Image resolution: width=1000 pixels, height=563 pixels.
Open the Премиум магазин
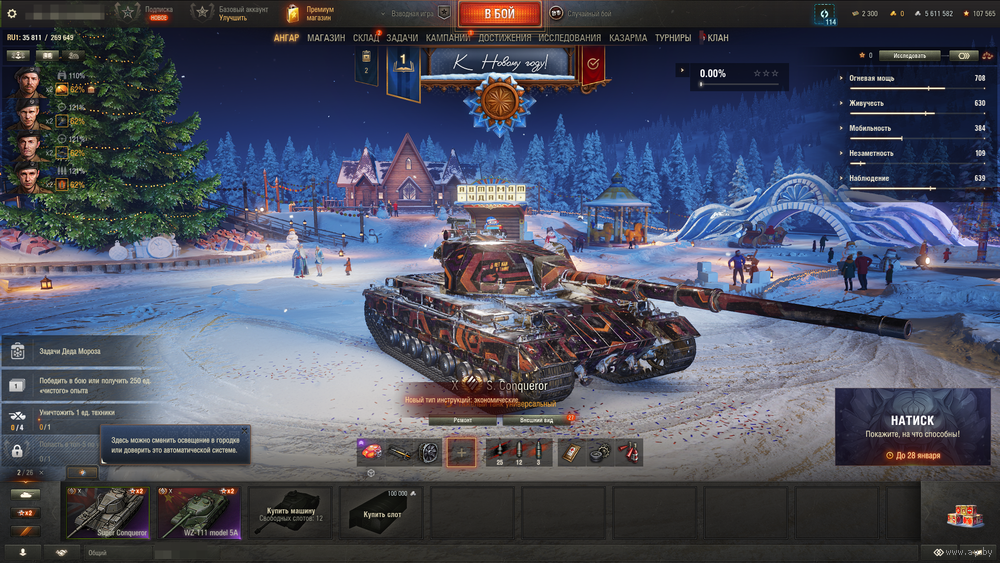point(311,13)
